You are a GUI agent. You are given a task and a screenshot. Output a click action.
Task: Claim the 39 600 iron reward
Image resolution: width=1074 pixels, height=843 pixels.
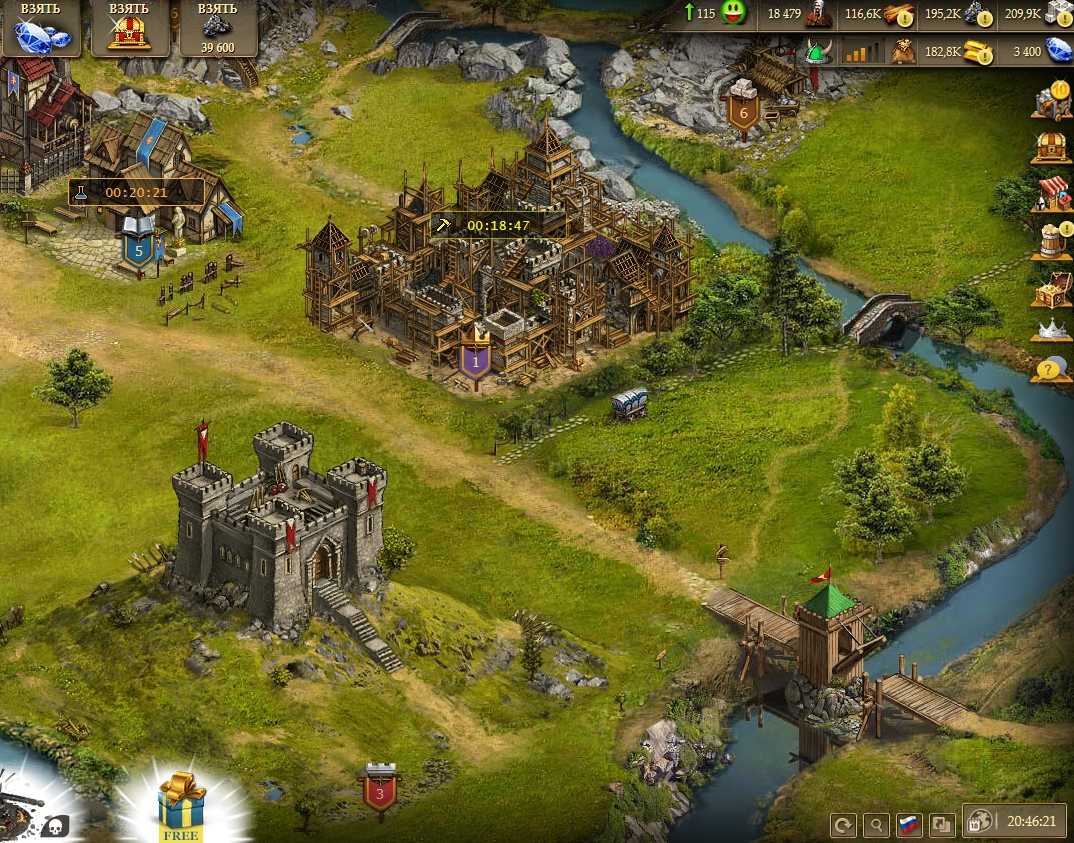pyautogui.click(x=217, y=29)
